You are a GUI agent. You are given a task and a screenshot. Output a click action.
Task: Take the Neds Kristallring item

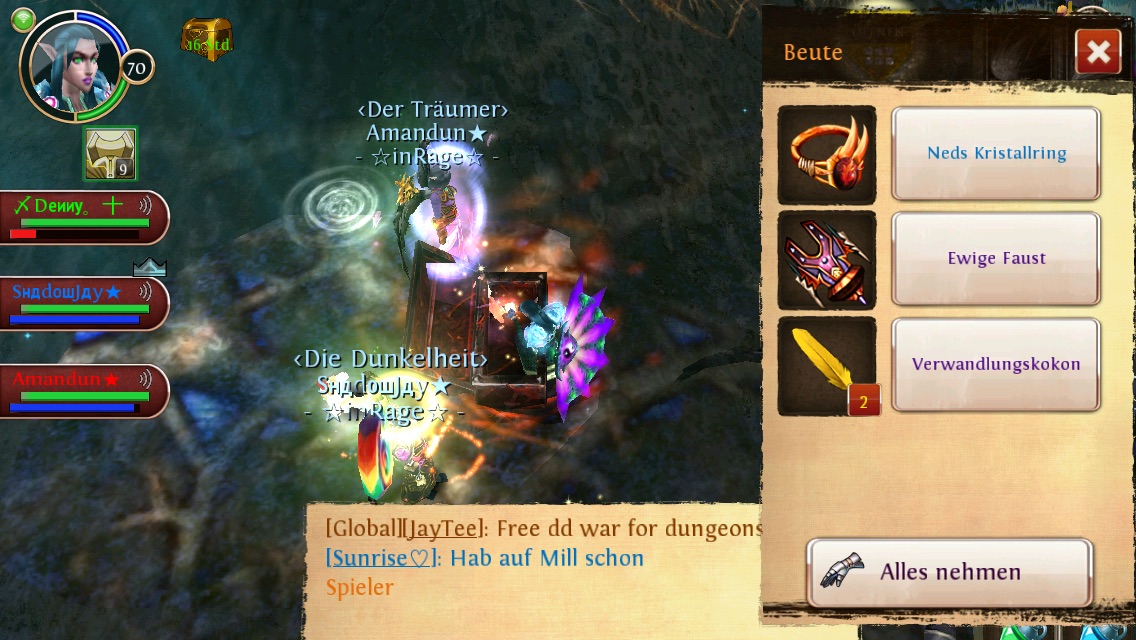tap(996, 153)
